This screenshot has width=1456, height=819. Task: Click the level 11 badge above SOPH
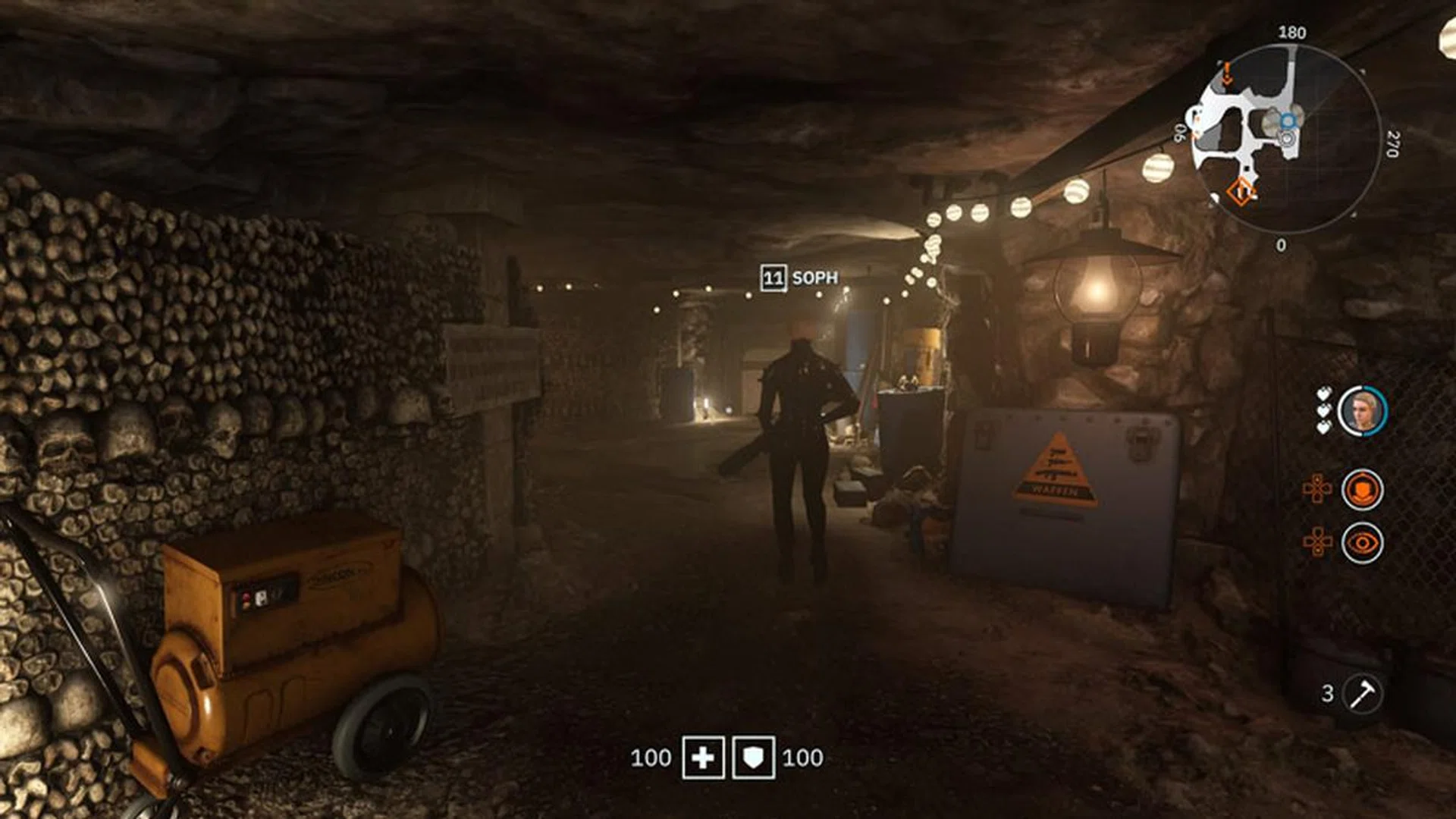pos(773,278)
